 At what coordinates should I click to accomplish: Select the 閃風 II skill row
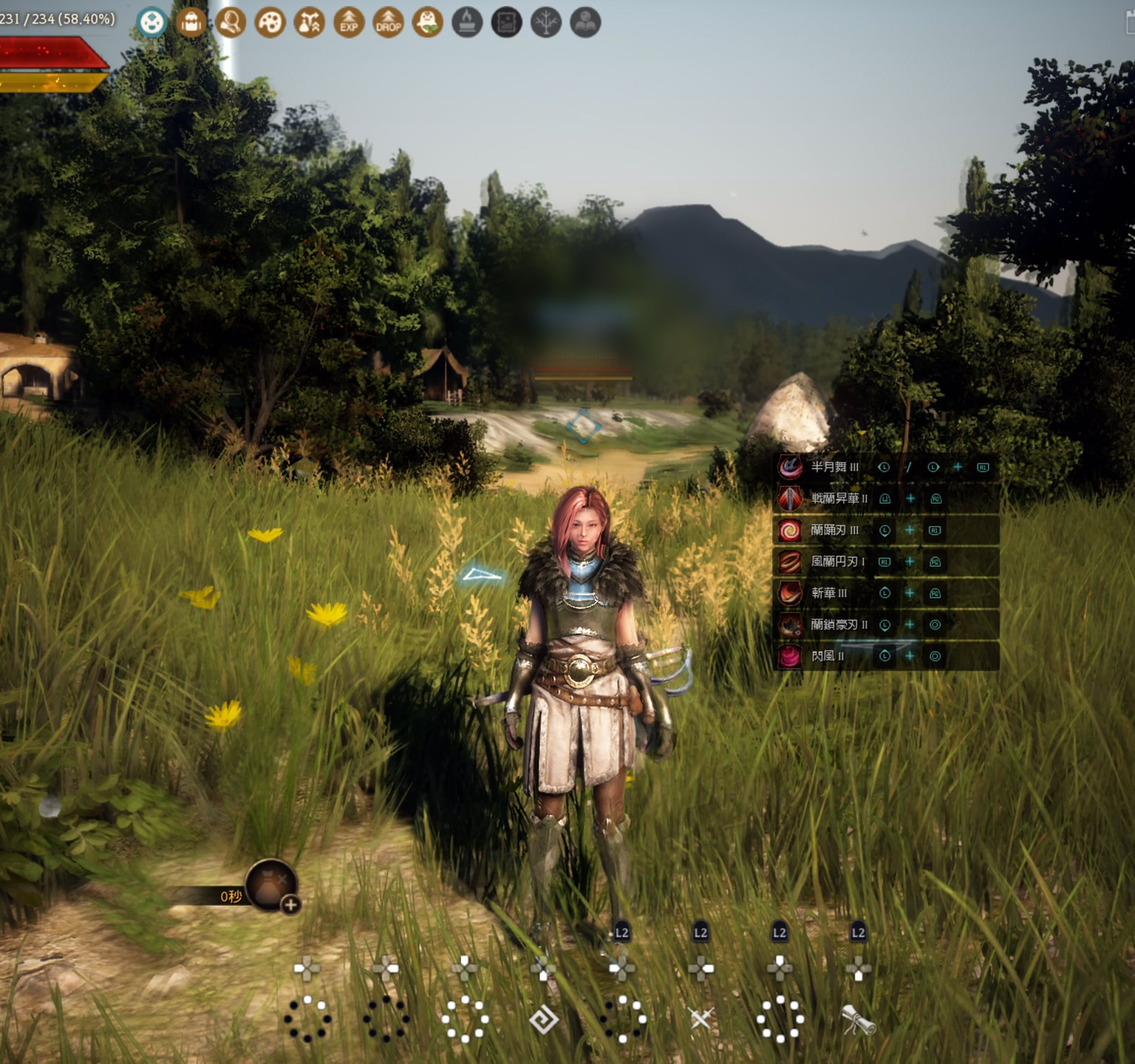(x=827, y=656)
